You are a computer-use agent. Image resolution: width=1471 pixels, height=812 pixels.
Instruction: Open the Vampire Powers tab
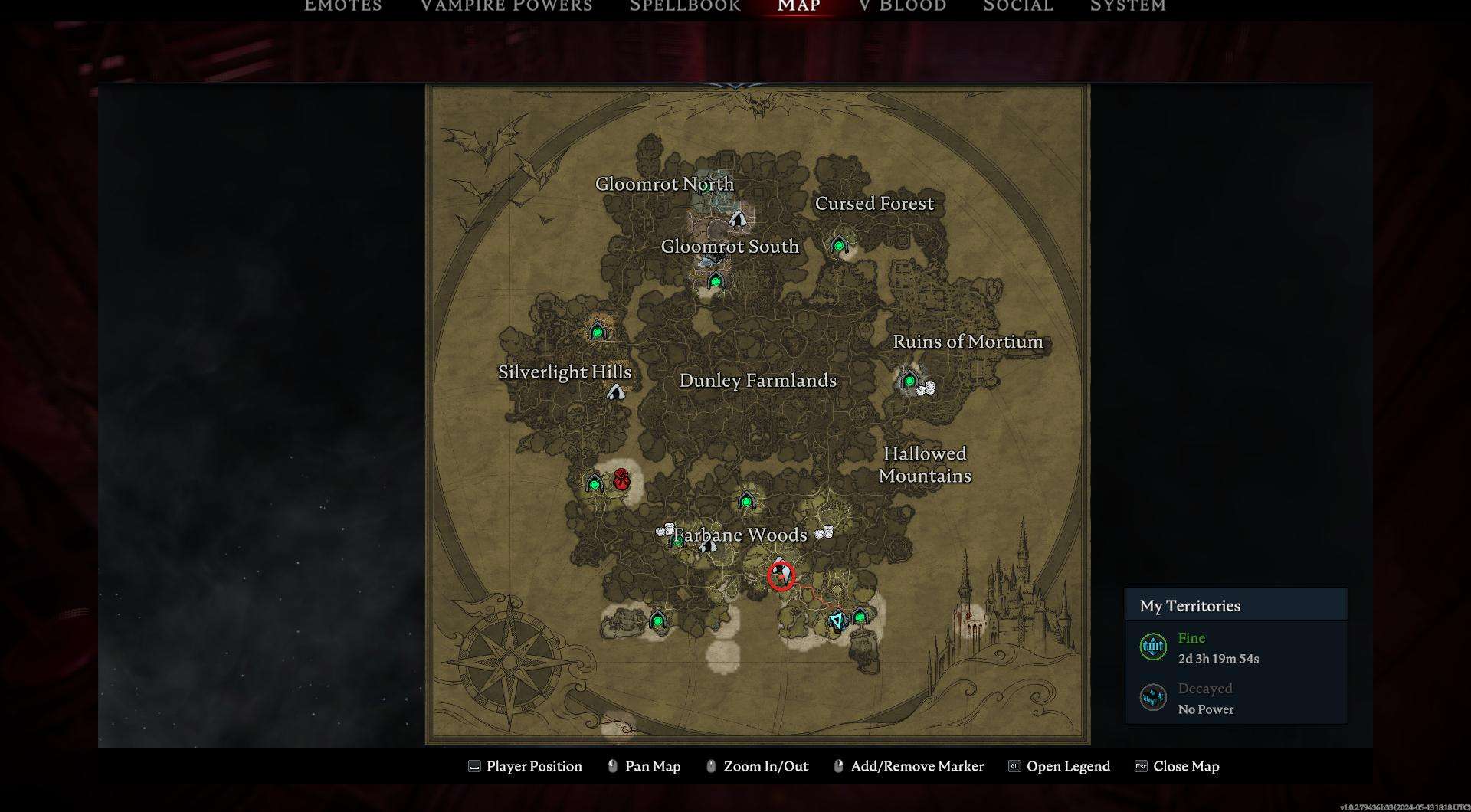[x=506, y=6]
